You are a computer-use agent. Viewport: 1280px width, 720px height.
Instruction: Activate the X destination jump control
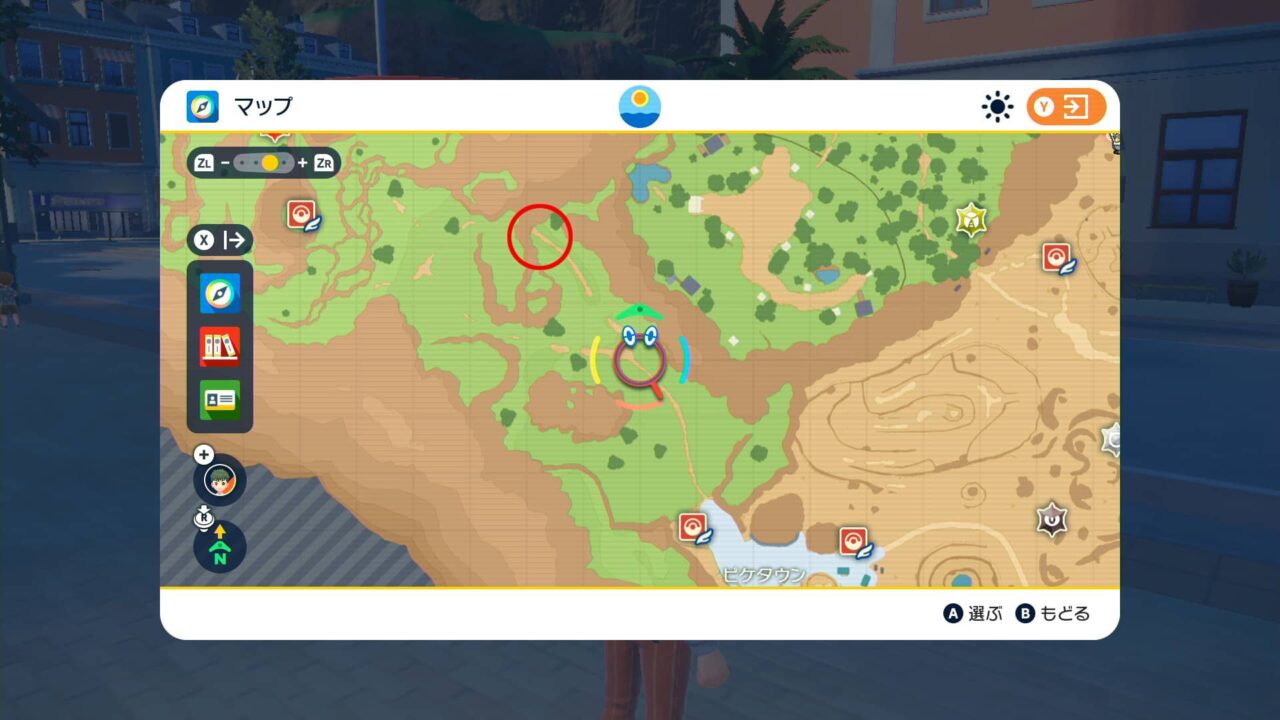point(218,240)
